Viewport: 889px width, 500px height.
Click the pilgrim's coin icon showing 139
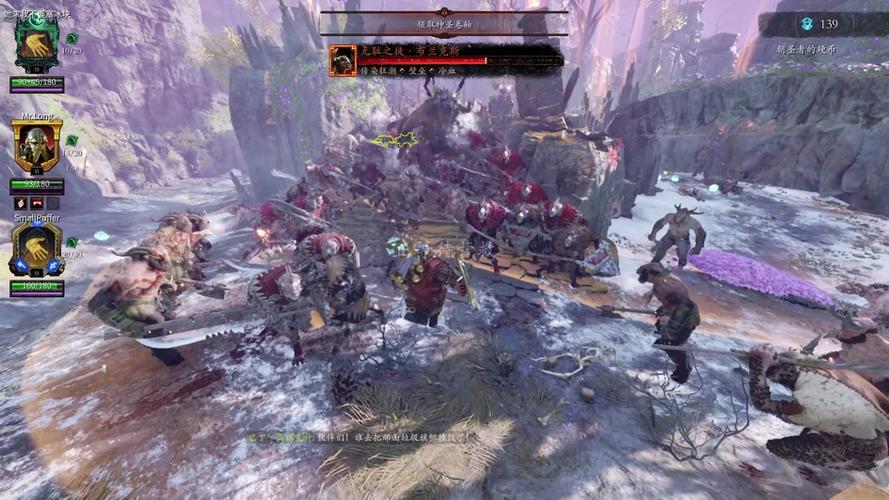(807, 24)
